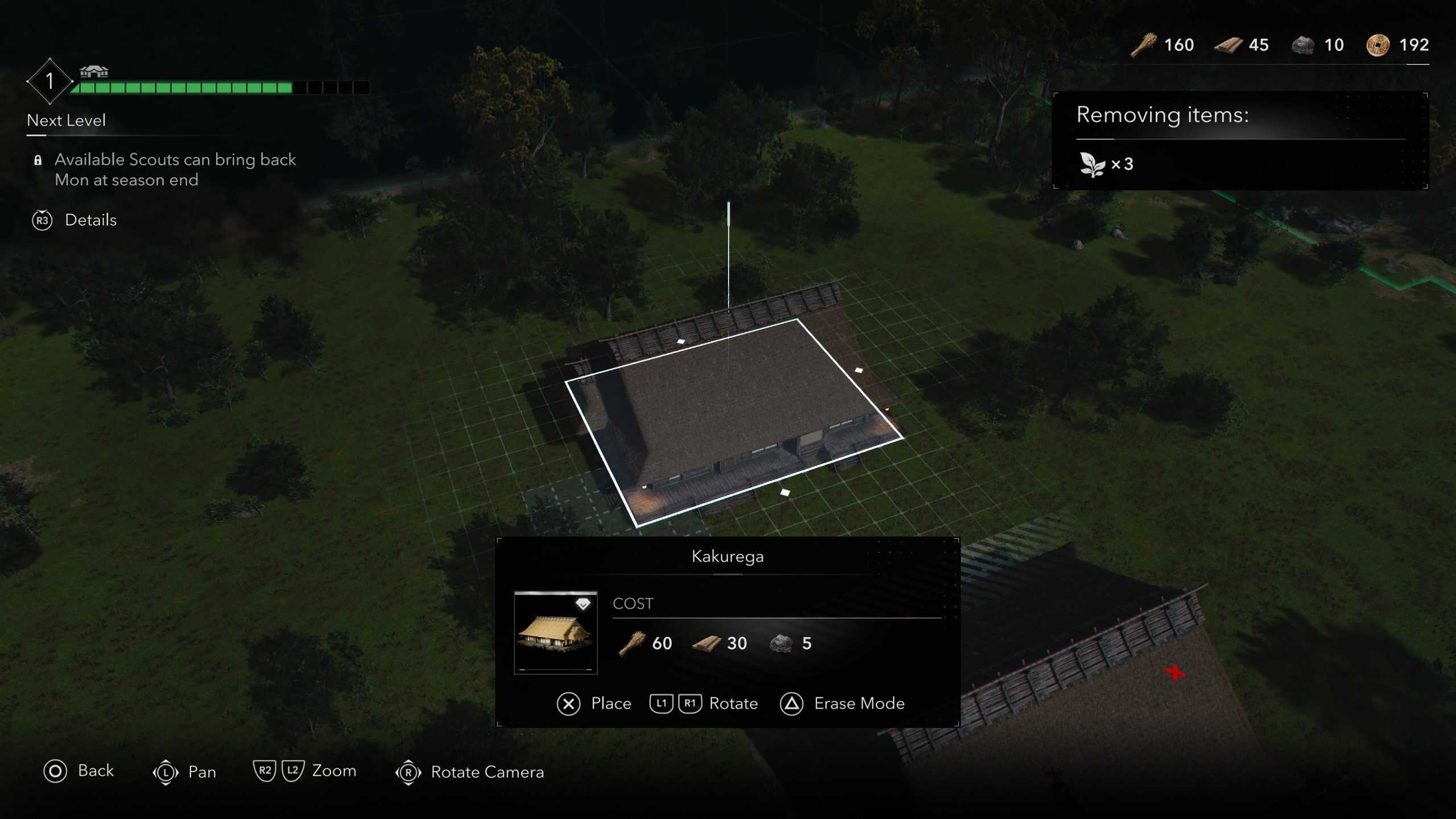Select the straw cost icon in Kakurega panel
Image resolution: width=1456 pixels, height=819 pixels.
point(633,643)
